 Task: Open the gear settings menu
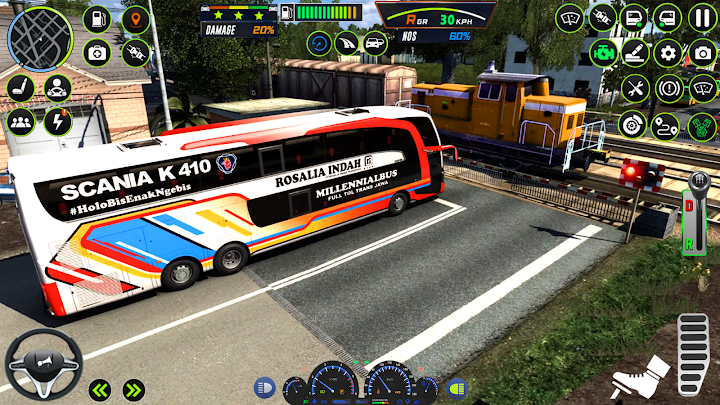668,53
